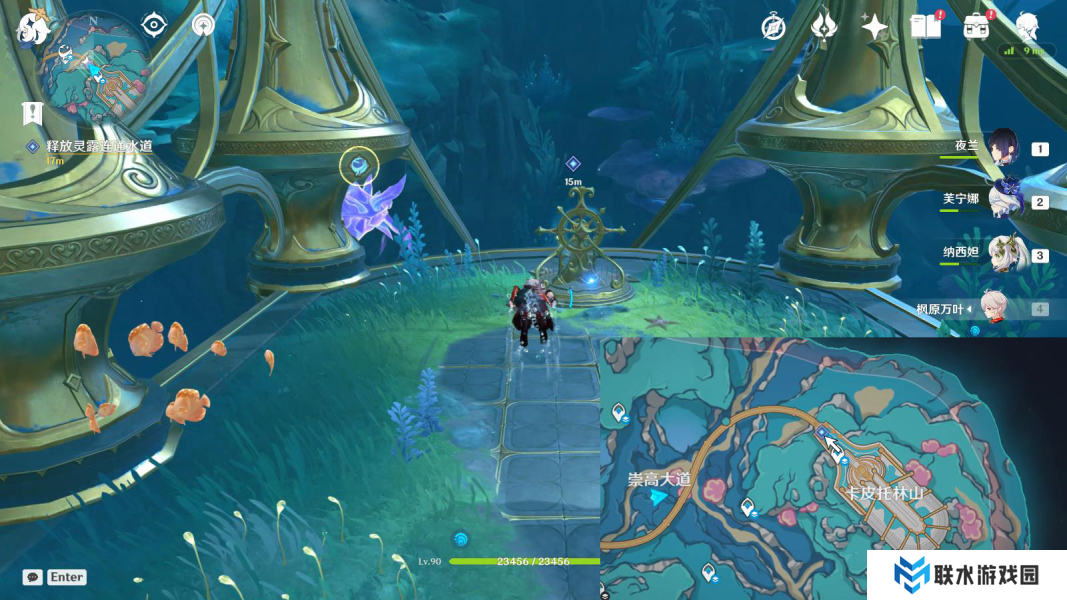Click the eye-shaped icon beside the minimap
Screen dimensions: 1067x600
153,25
